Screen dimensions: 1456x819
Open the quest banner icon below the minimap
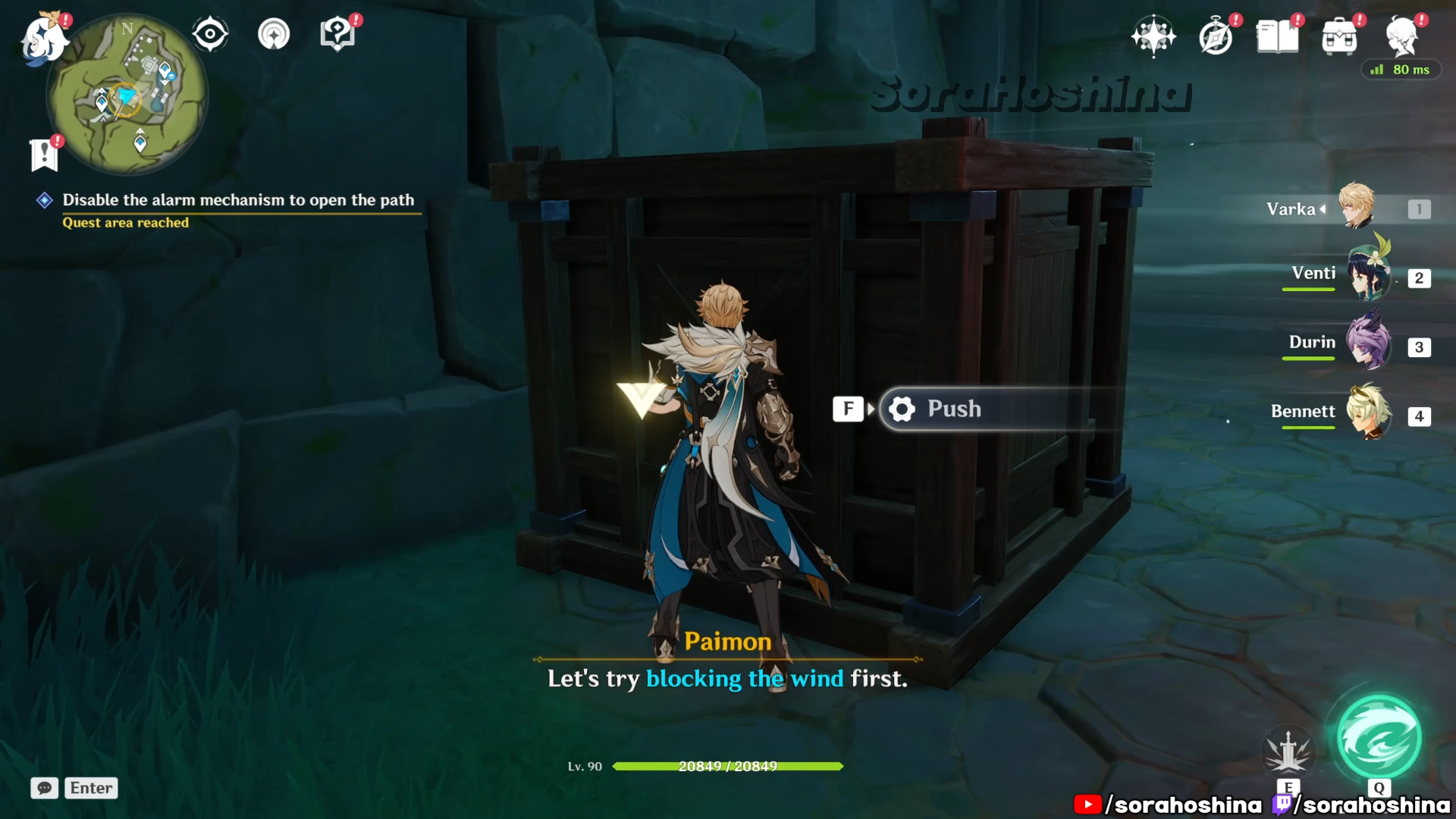pos(44,155)
